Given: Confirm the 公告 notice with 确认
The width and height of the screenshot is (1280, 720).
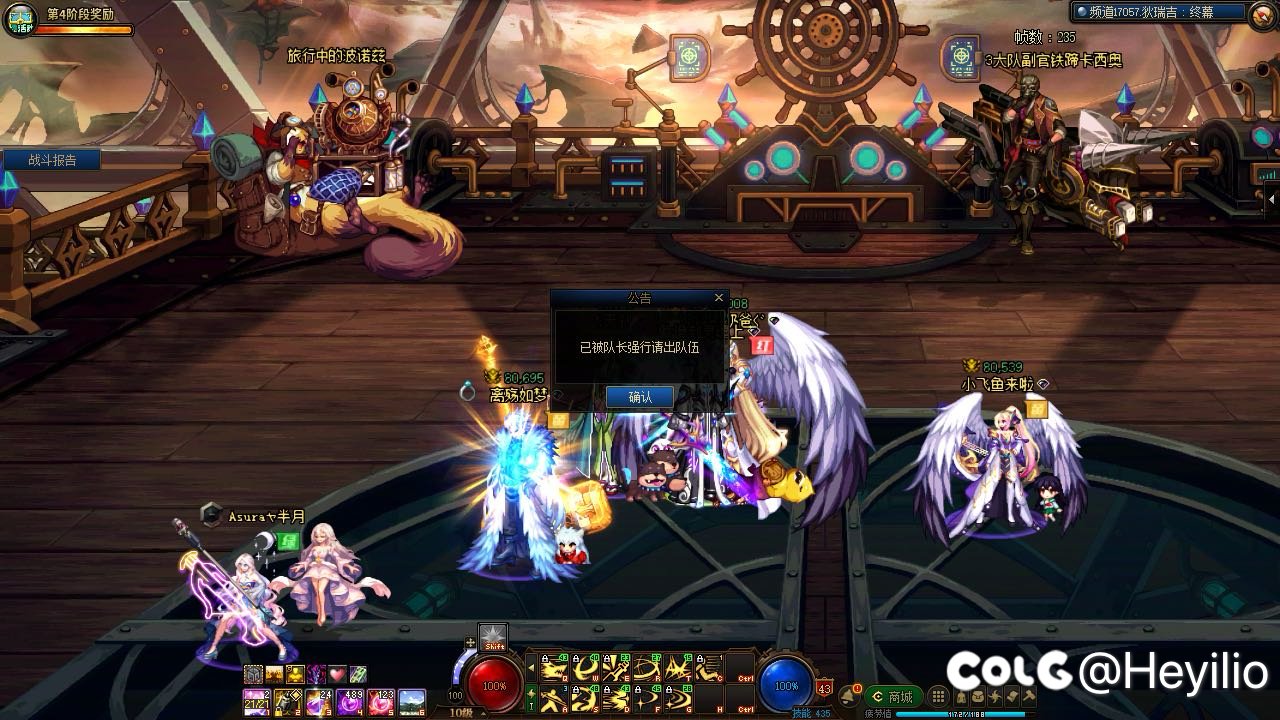Looking at the screenshot, I should pos(640,397).
